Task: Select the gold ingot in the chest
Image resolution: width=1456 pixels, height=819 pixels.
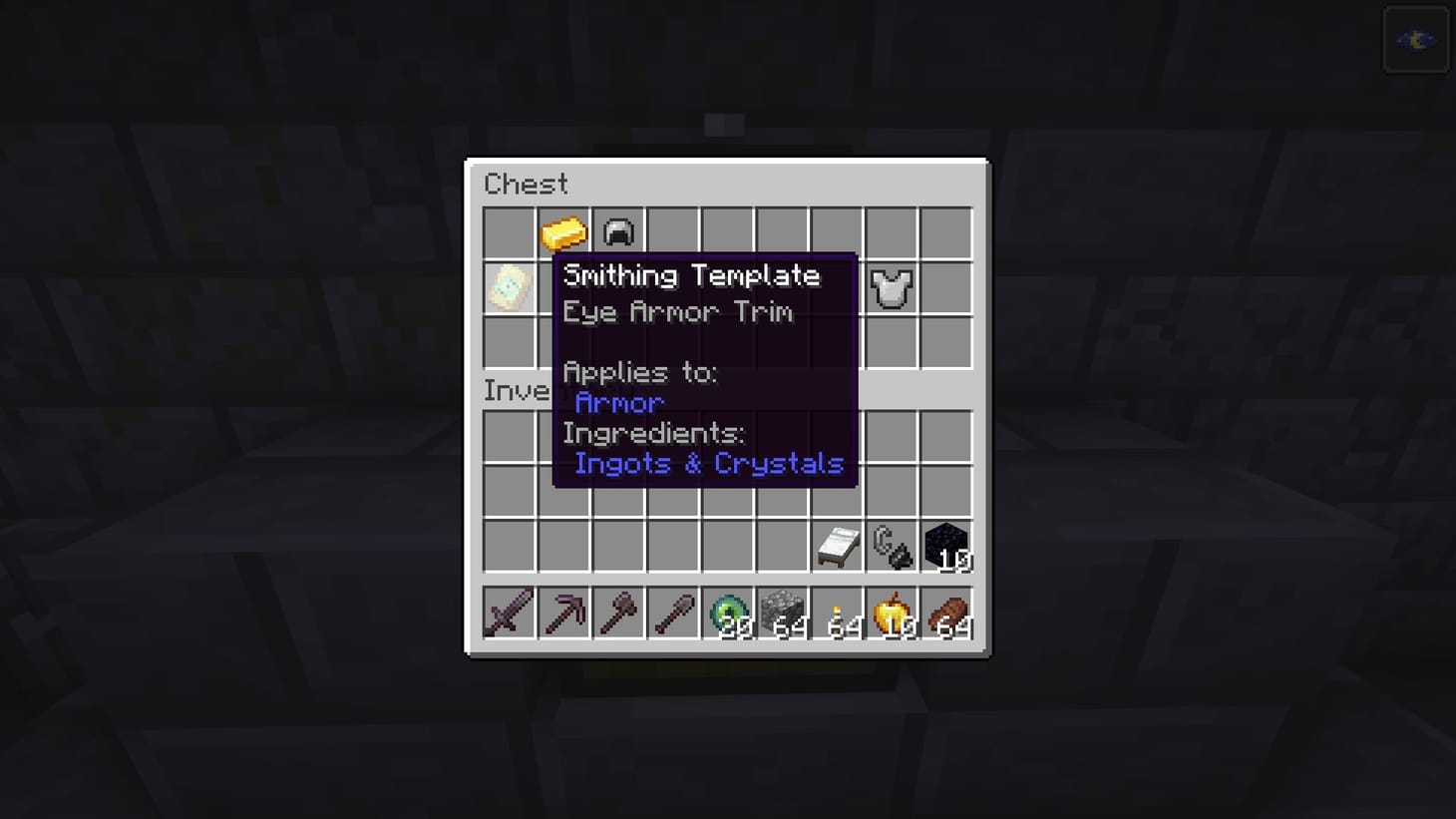Action: click(563, 231)
